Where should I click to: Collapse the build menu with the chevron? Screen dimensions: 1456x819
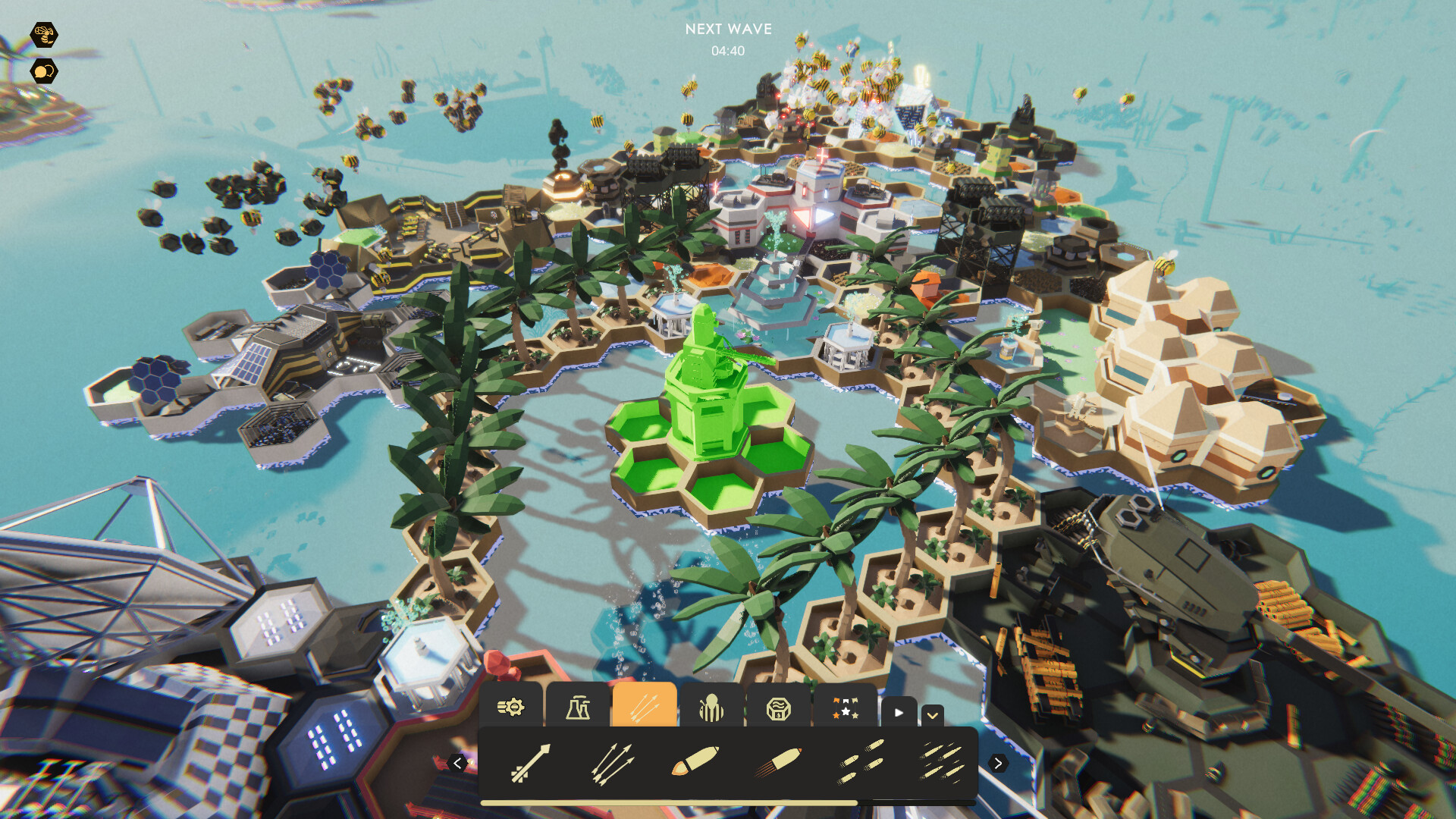[934, 714]
